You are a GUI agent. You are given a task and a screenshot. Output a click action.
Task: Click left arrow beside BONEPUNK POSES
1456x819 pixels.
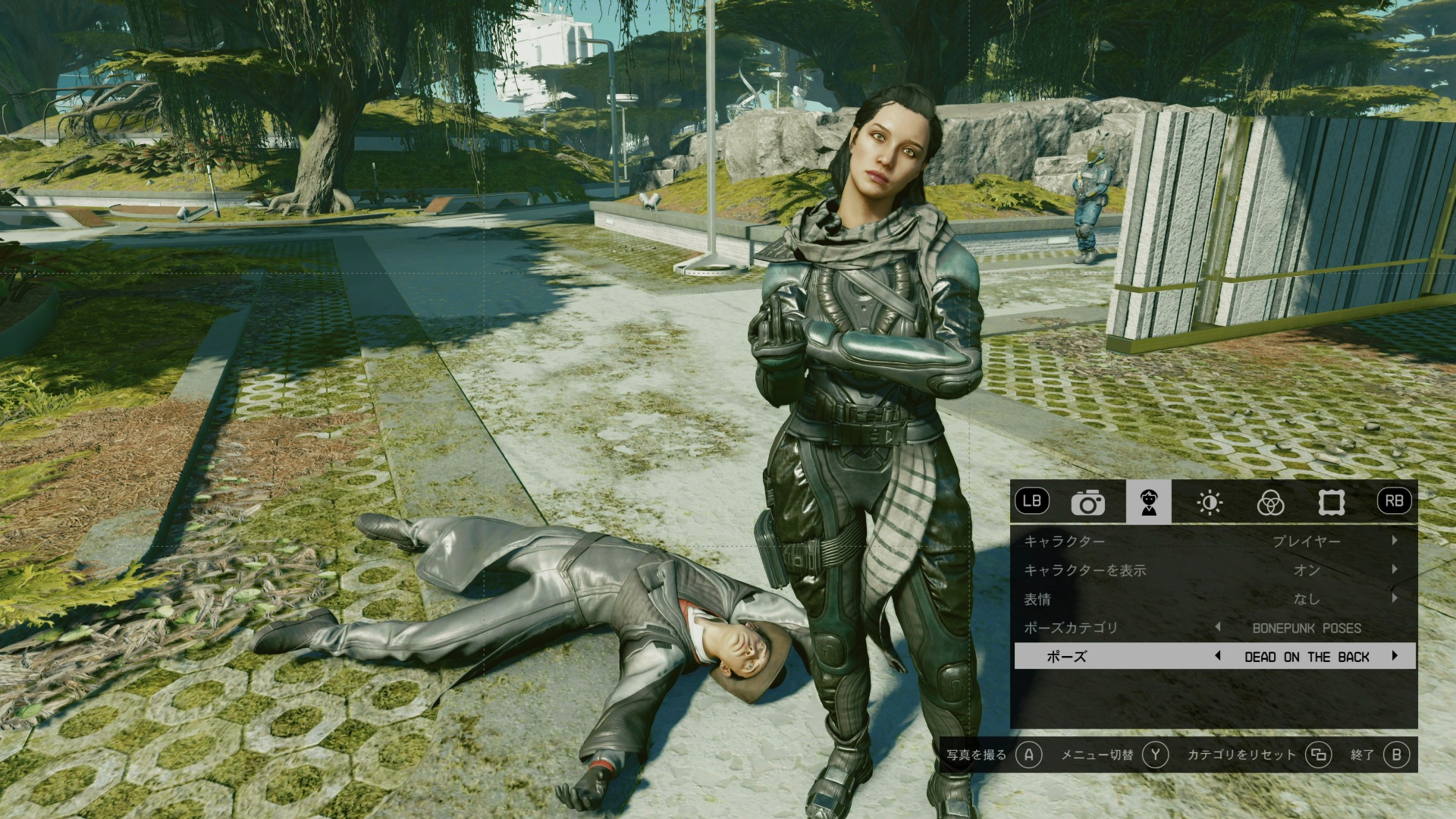coord(1218,627)
